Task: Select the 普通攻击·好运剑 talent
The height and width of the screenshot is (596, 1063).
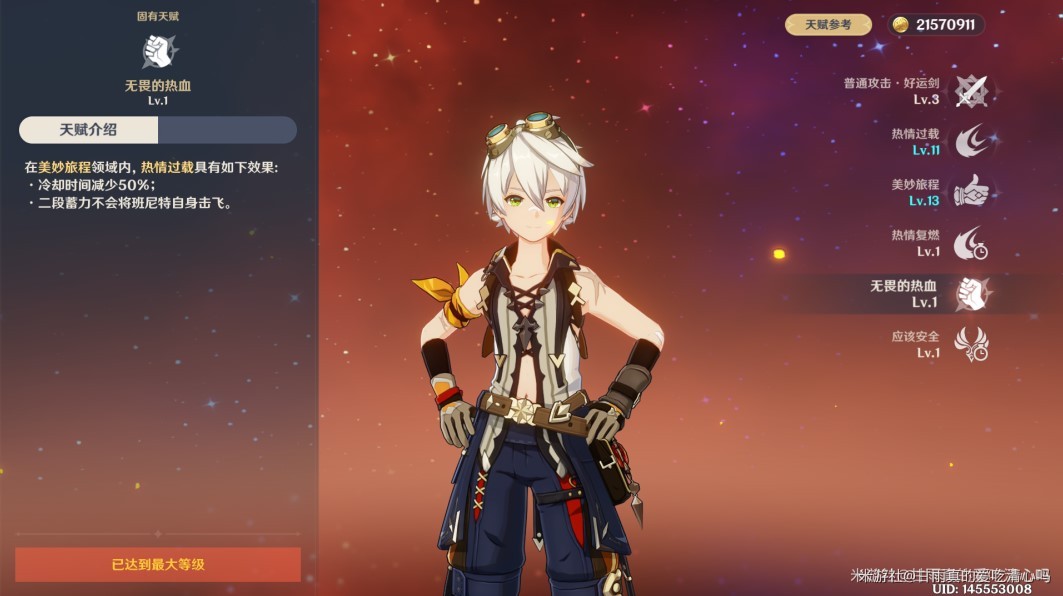Action: point(970,91)
